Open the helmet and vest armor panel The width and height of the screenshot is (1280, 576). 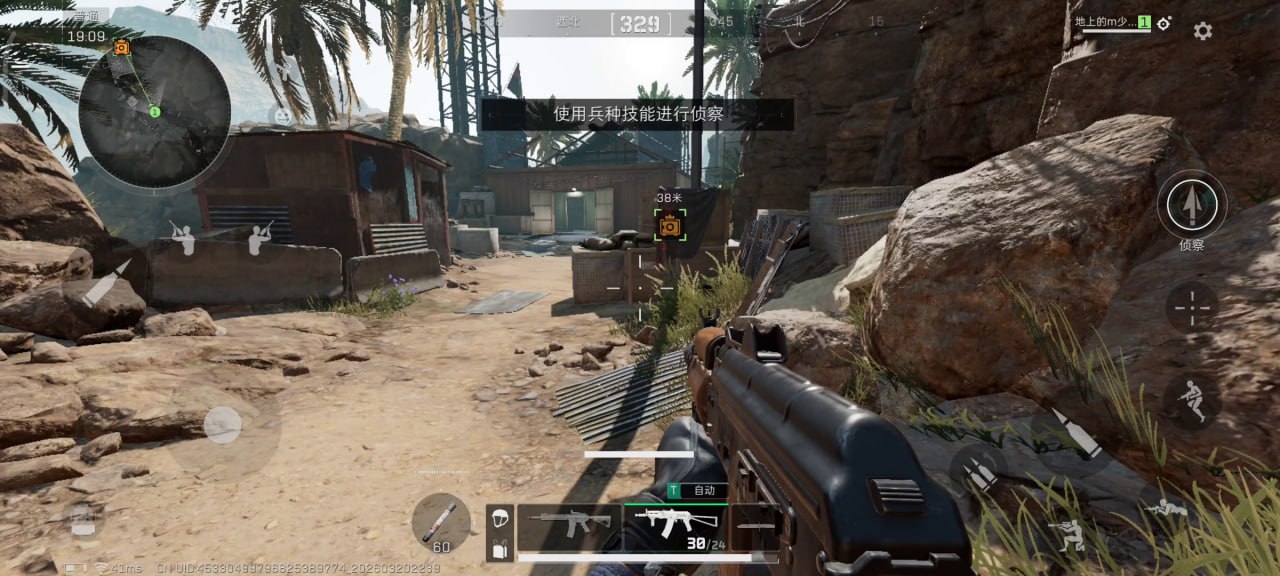pyautogui.click(x=500, y=533)
